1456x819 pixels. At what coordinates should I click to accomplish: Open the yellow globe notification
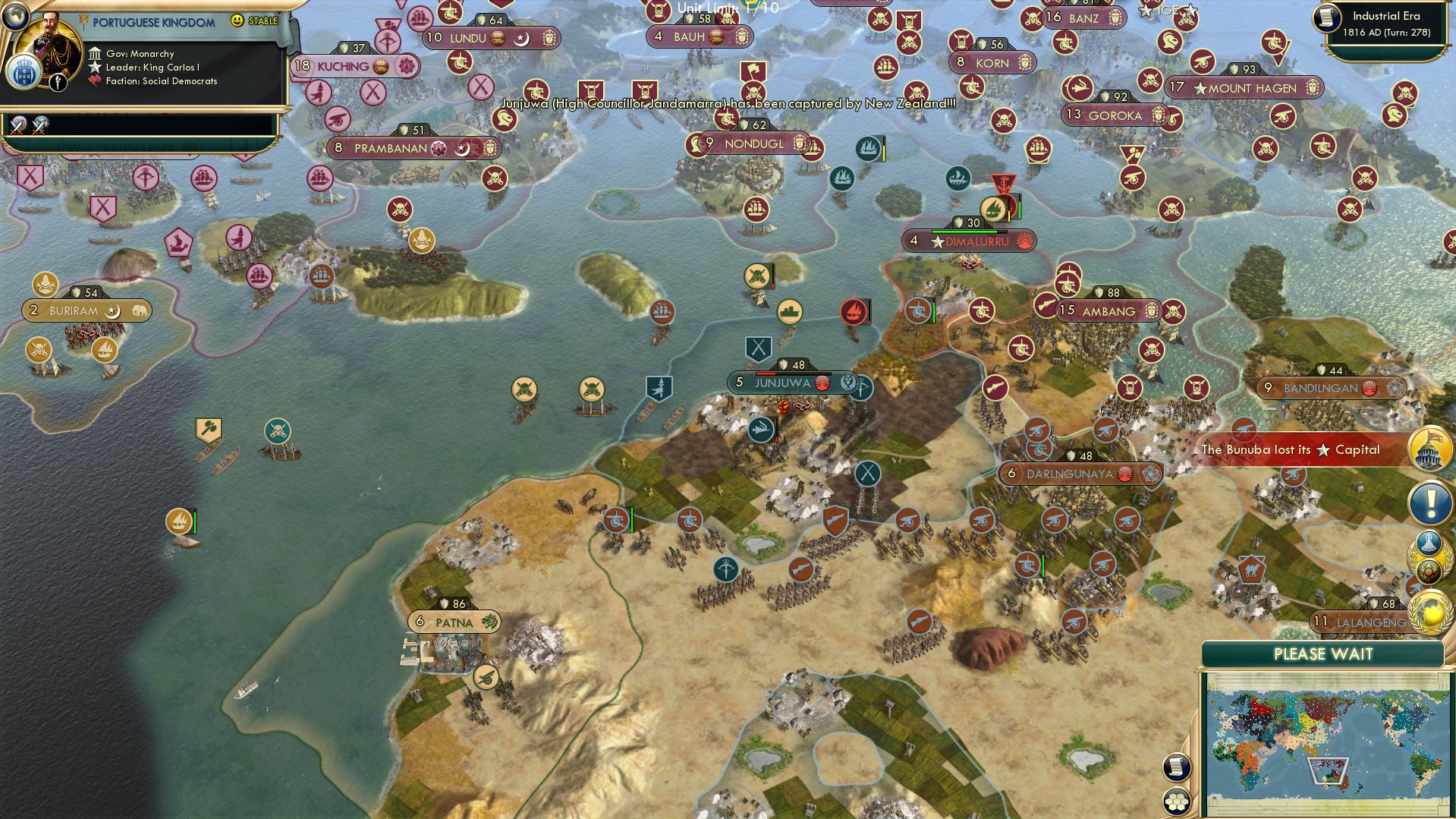1429,613
